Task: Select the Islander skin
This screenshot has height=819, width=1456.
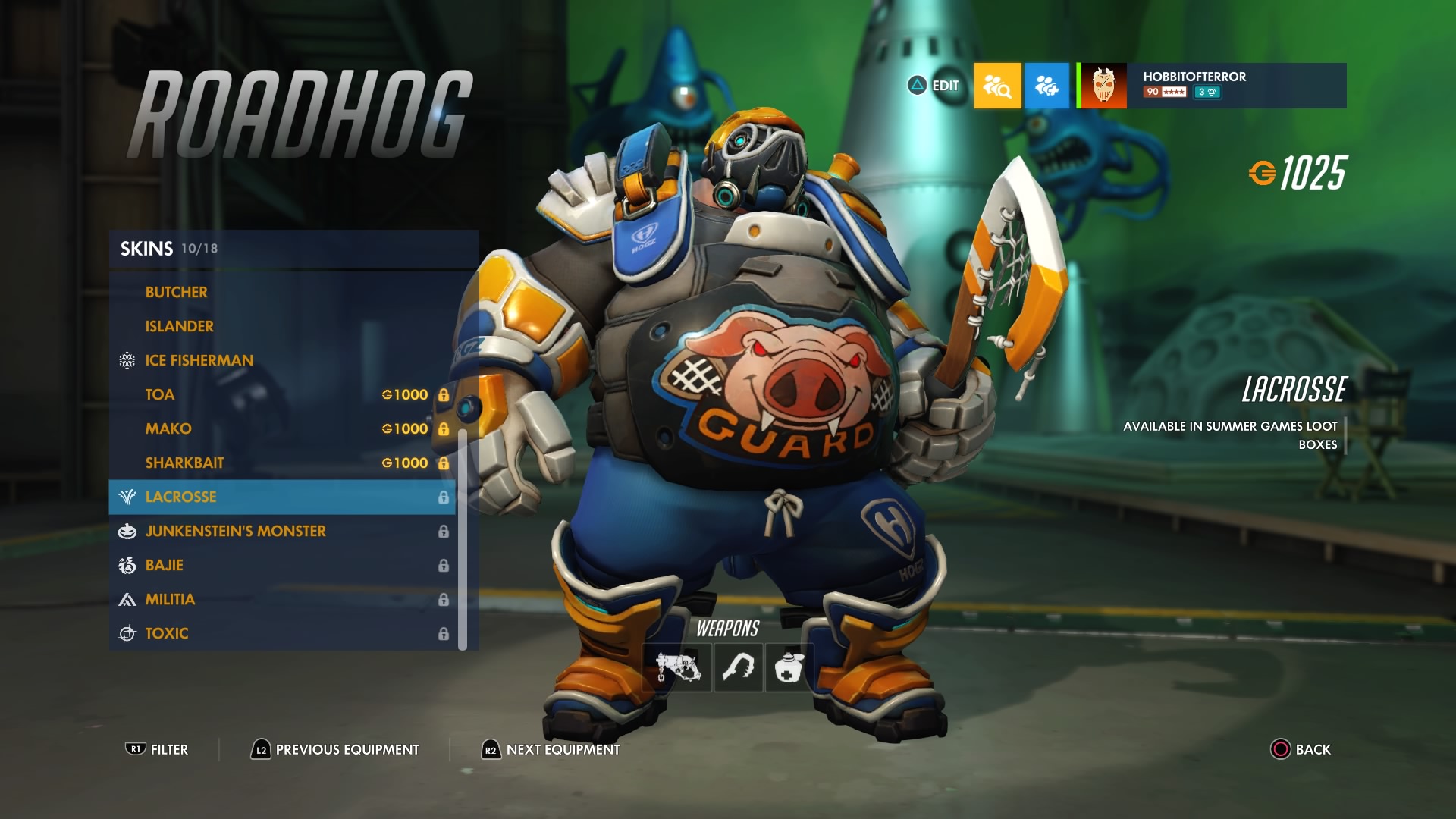Action: (180, 326)
